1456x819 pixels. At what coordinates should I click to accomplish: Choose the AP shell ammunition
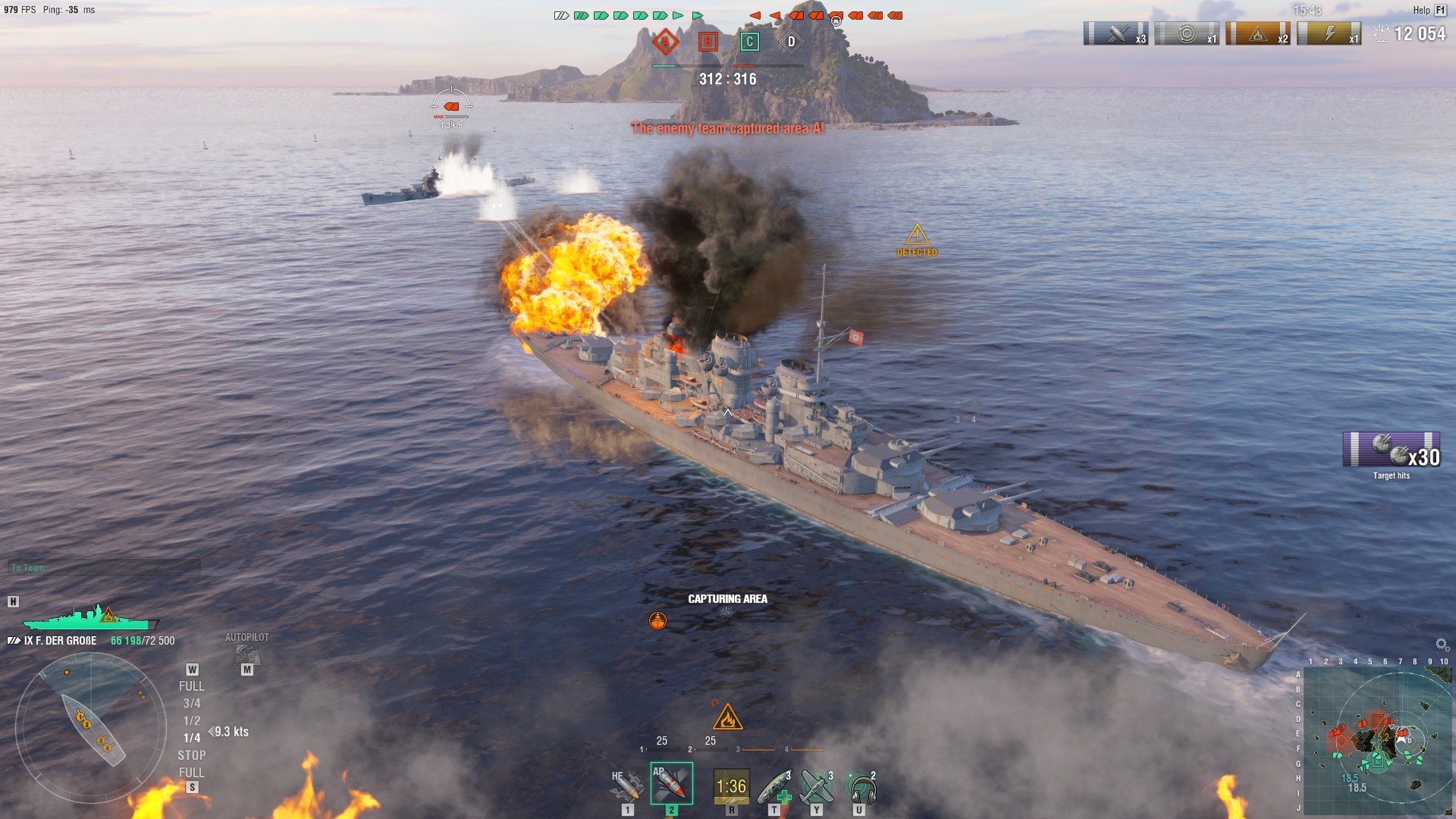[x=671, y=784]
